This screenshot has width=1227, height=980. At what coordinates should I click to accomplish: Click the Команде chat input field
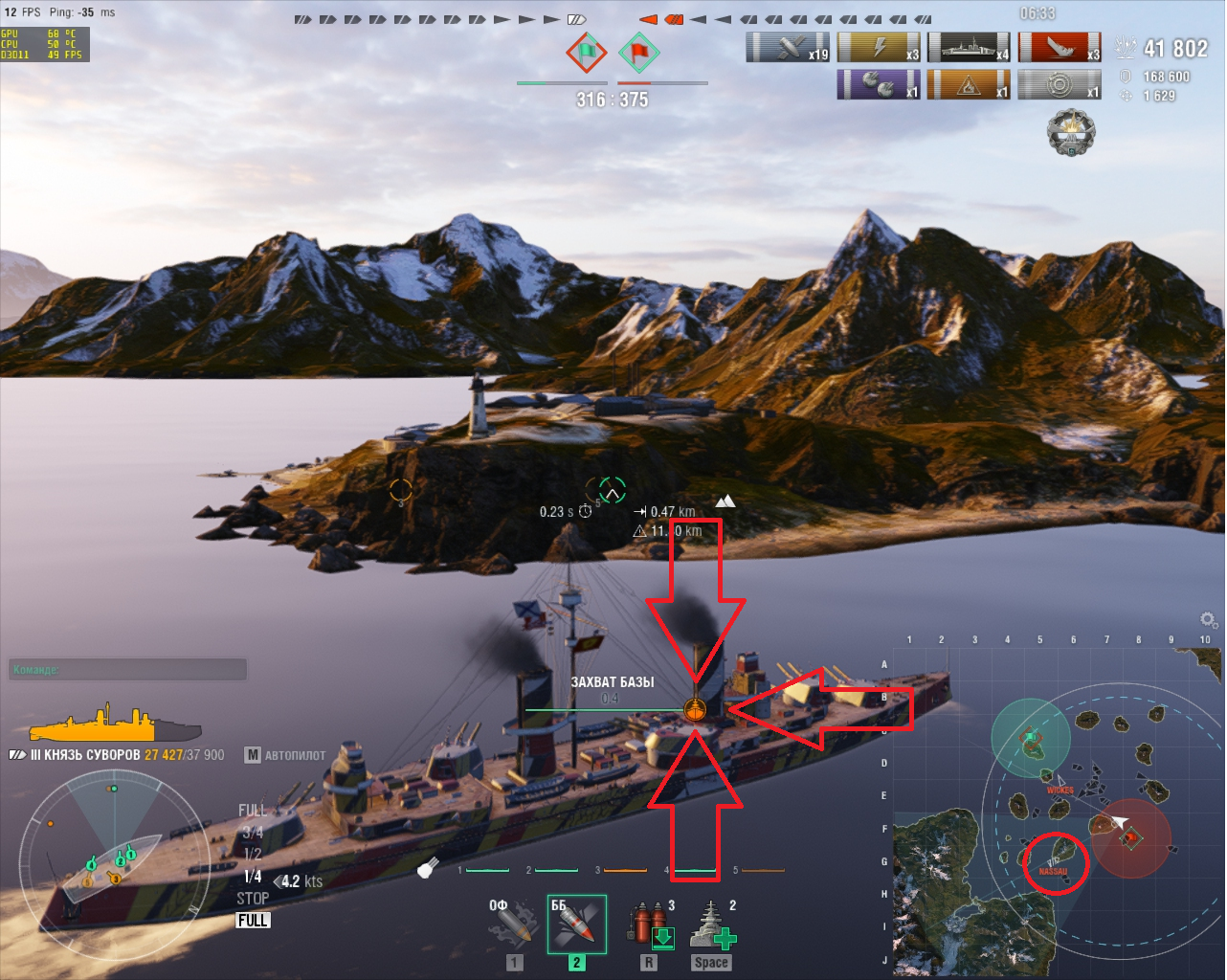coord(127,669)
